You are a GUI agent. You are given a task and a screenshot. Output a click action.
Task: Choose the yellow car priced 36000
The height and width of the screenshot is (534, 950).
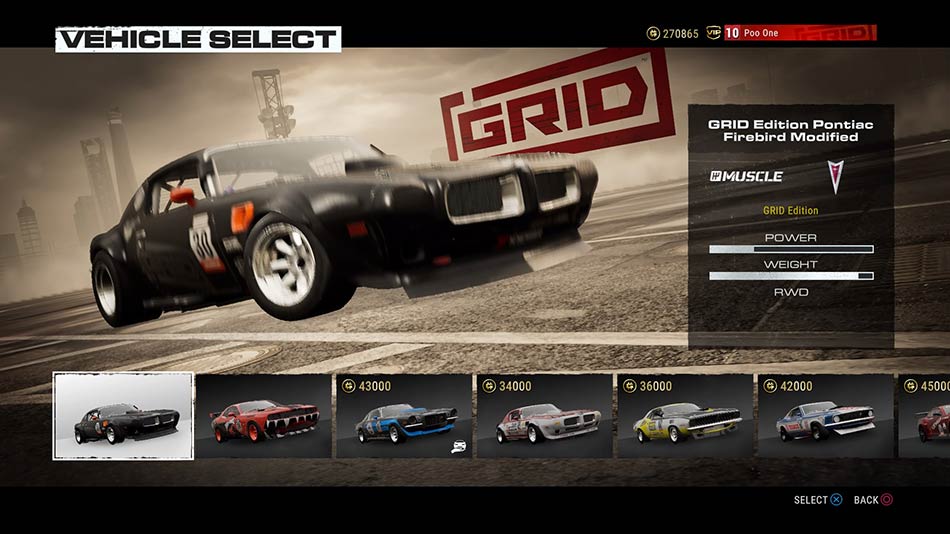(x=685, y=417)
